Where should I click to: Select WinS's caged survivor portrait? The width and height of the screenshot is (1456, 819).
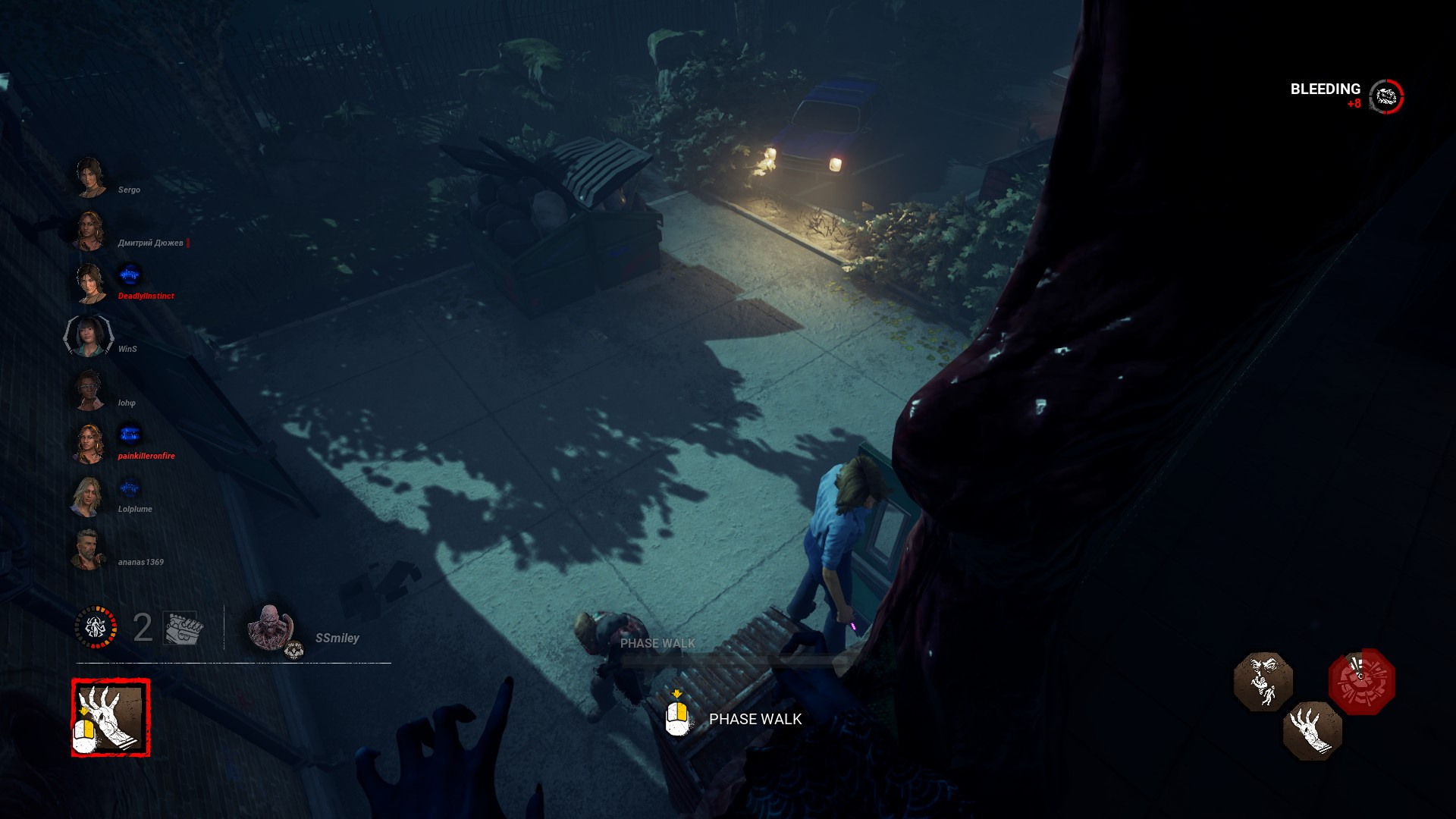(89, 336)
